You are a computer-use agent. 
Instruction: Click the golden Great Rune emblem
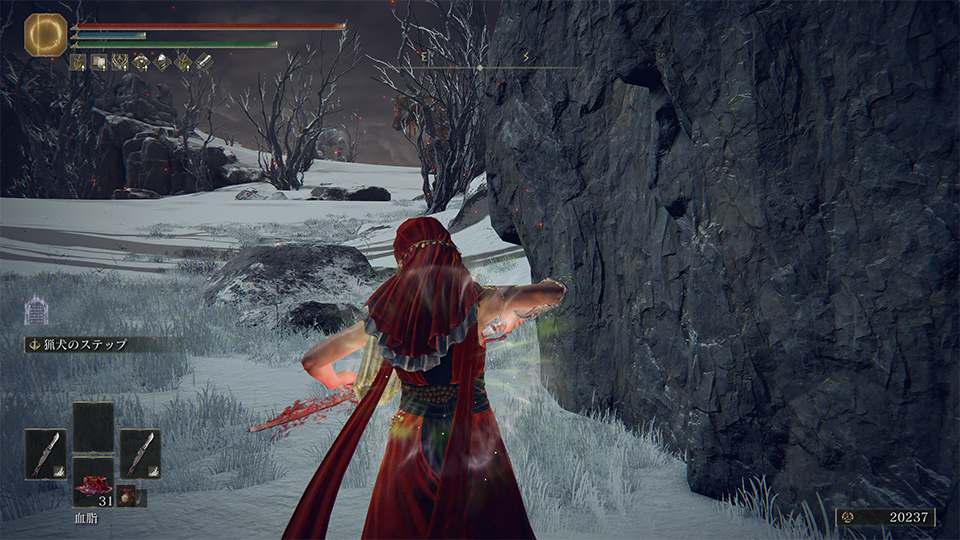coord(45,34)
